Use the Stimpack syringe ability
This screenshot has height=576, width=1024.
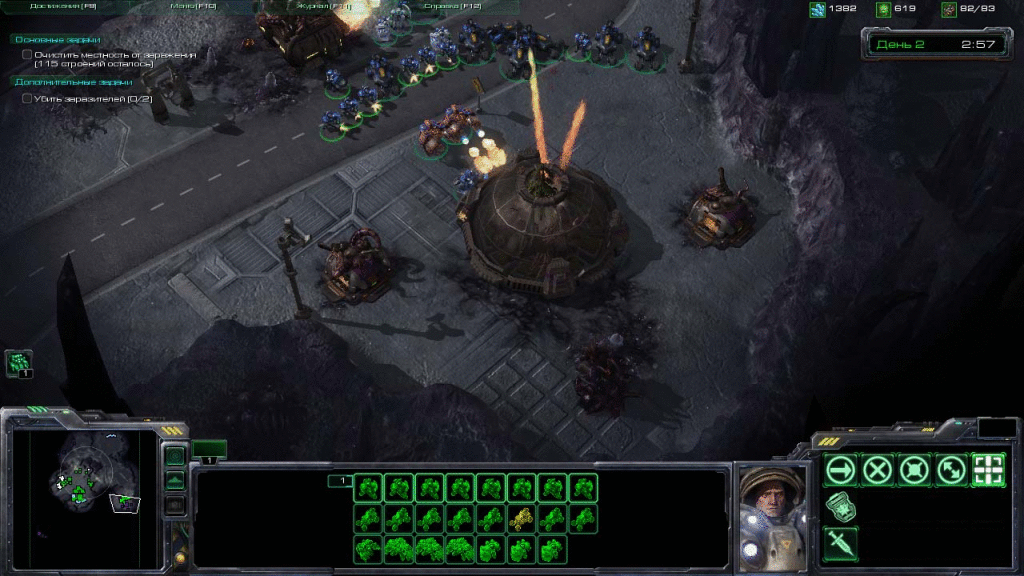841,543
